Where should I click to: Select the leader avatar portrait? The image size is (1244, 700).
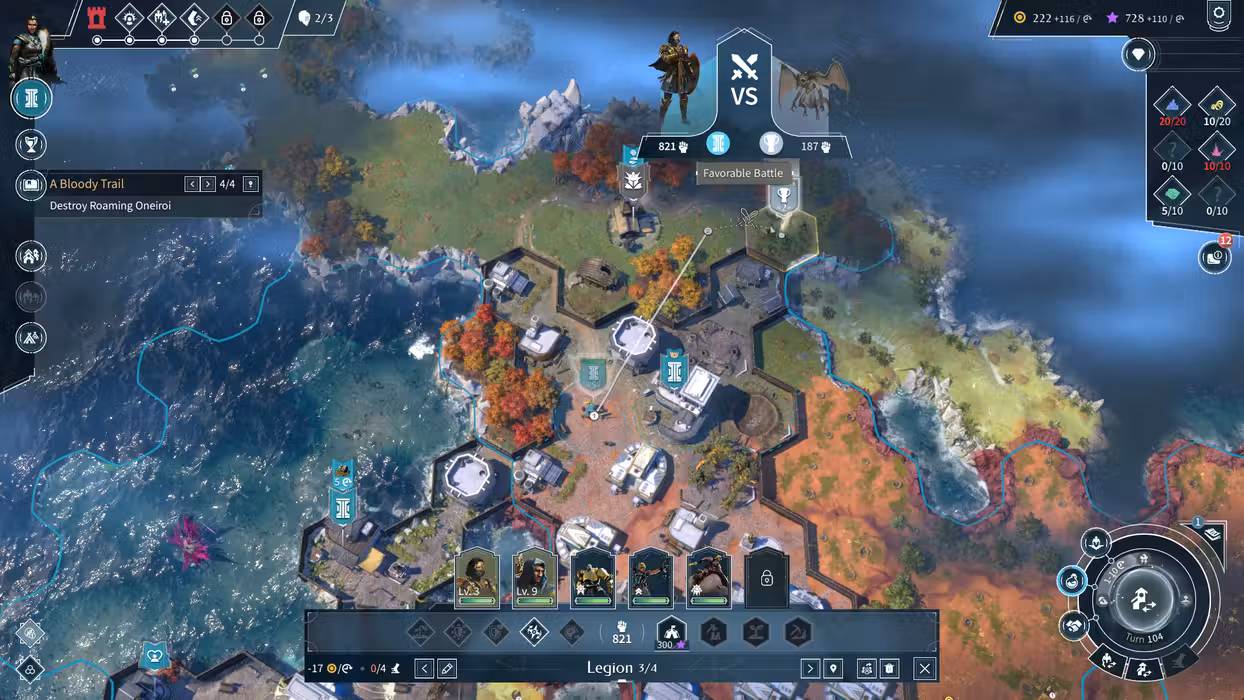click(x=28, y=45)
